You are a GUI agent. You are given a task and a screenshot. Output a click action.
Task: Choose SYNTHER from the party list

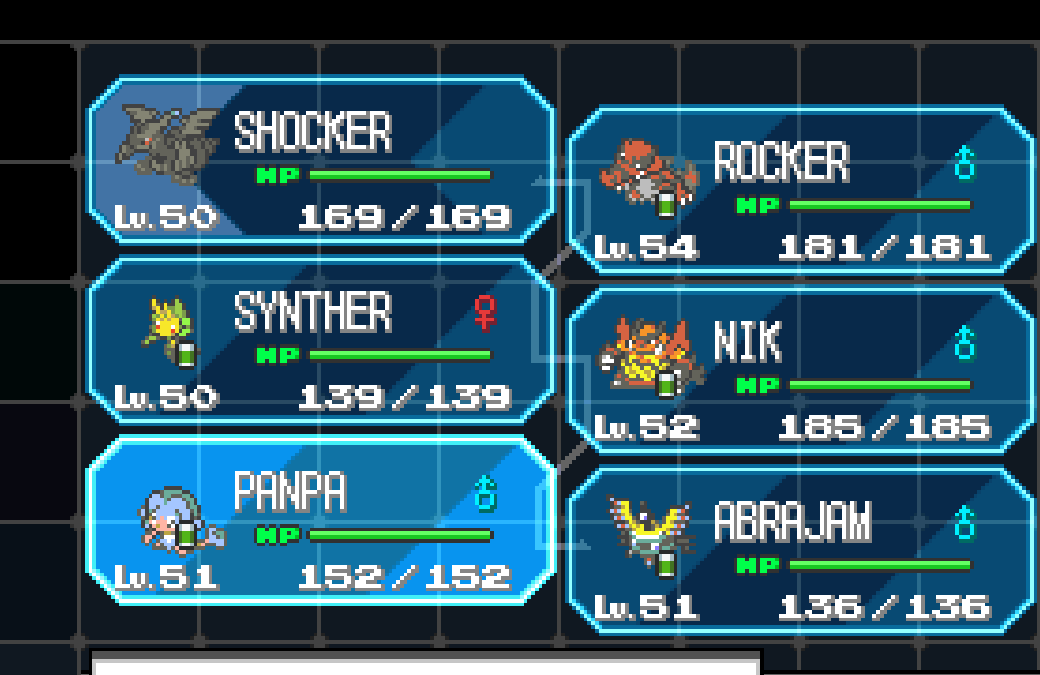tap(320, 341)
